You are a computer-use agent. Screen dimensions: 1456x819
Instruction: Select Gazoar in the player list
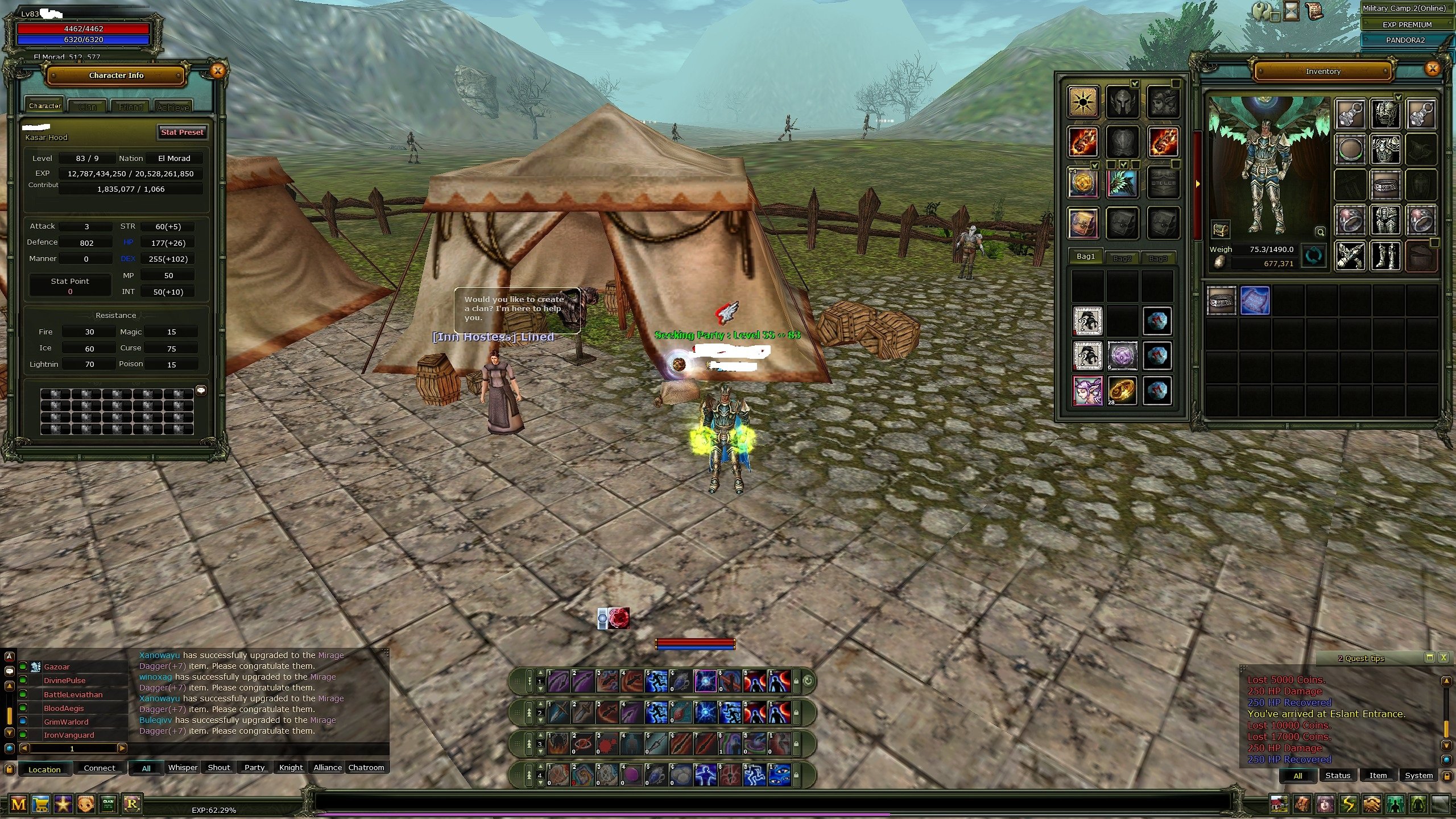tap(57, 667)
